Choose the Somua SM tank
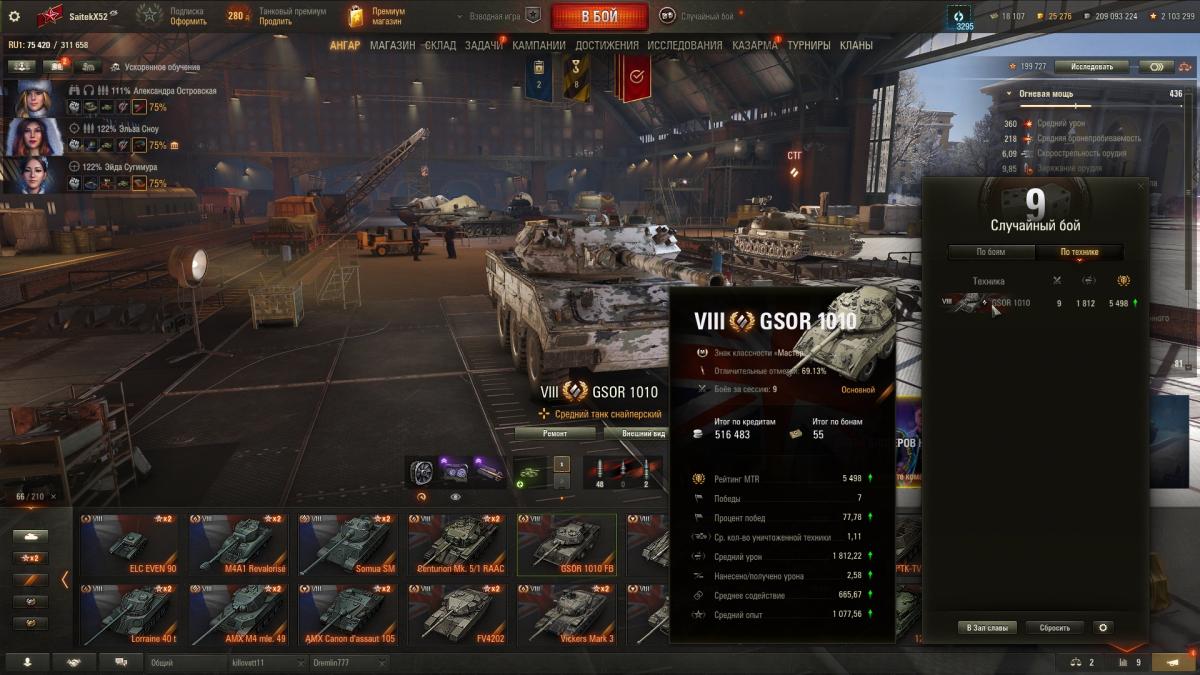 (x=347, y=545)
